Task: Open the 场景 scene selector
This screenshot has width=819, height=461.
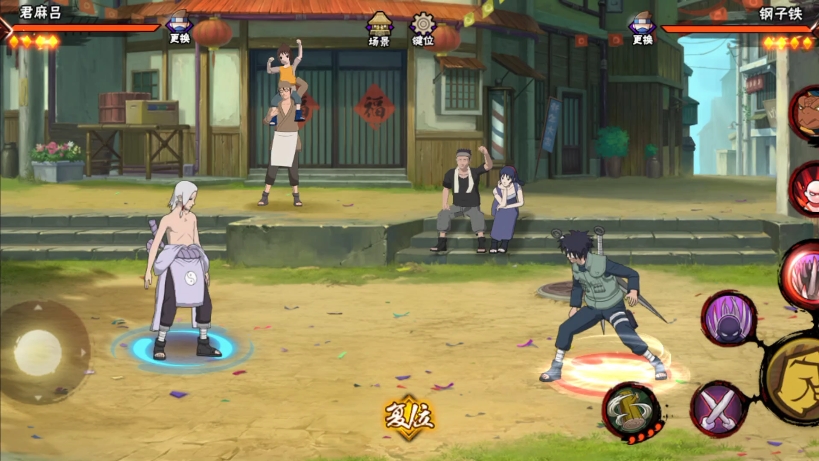Action: 379,28
